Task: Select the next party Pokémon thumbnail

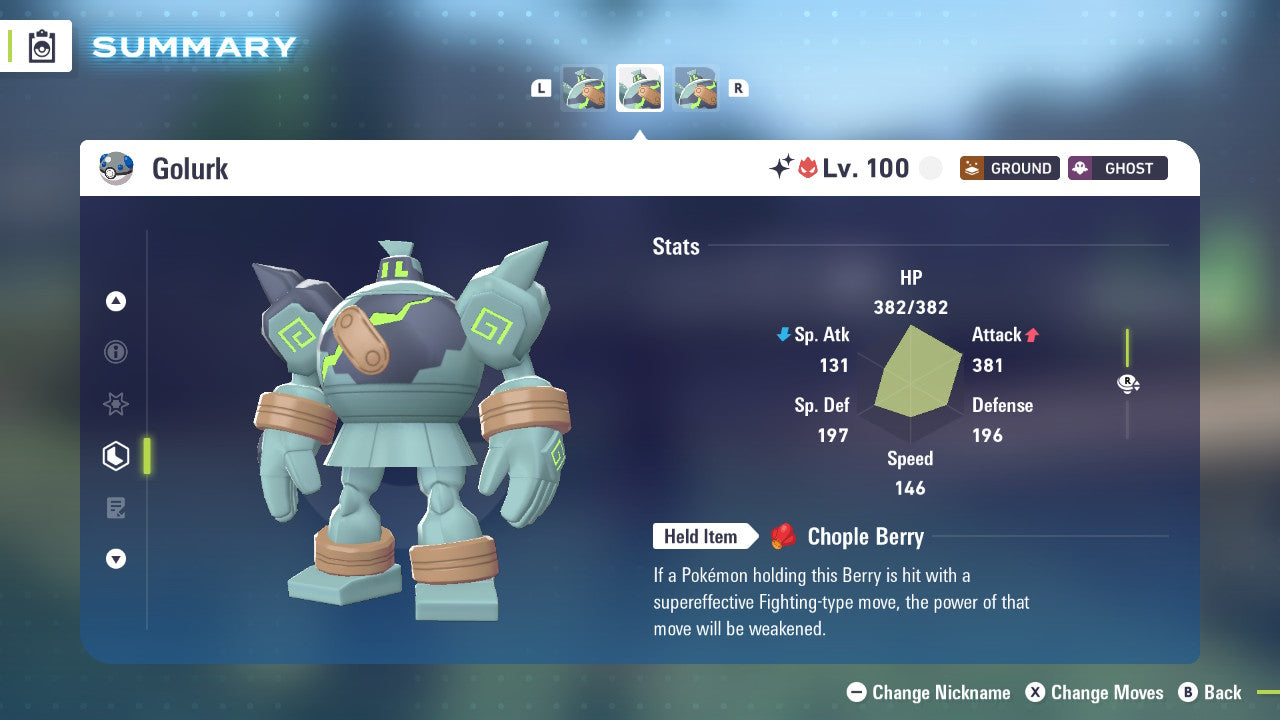Action: 696,88
